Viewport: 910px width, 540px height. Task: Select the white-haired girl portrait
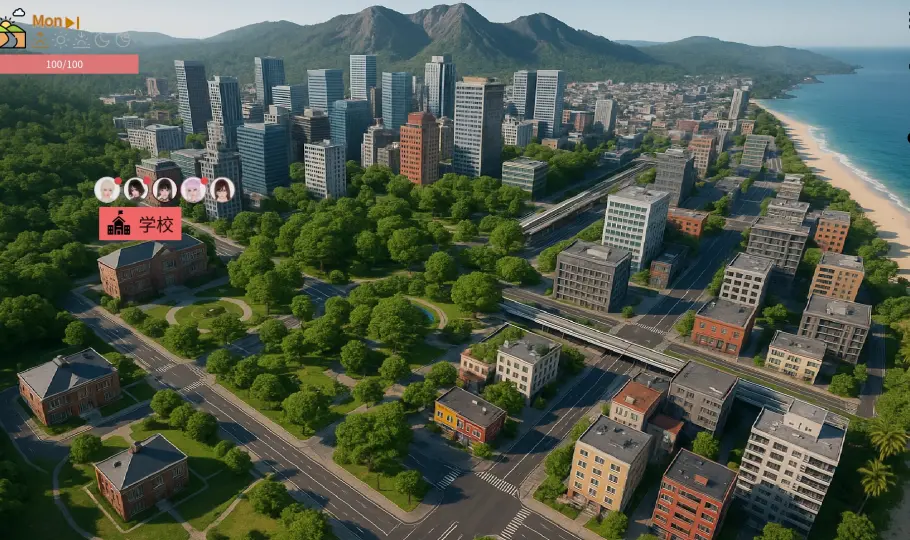coord(107,189)
